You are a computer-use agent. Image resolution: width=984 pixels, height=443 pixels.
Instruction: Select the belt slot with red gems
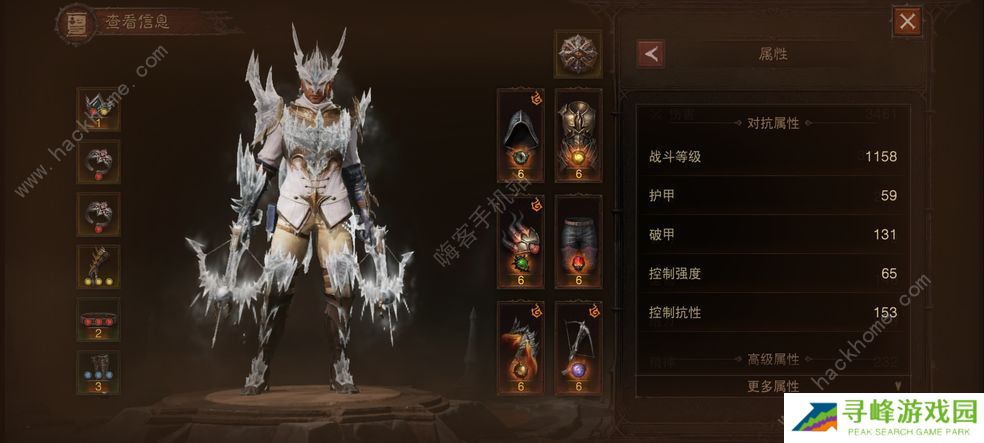pos(98,319)
